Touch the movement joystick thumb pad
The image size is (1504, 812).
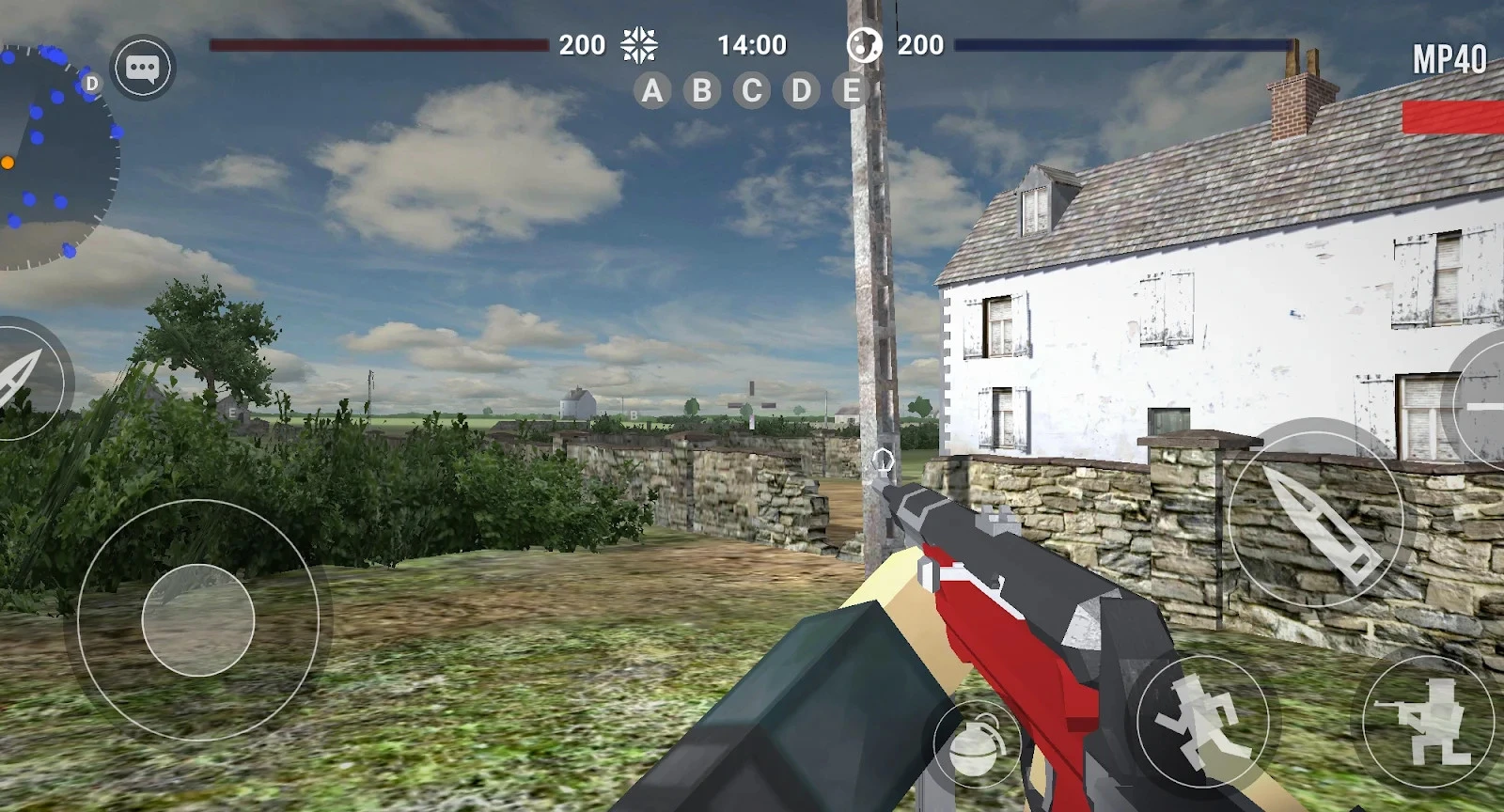198,620
